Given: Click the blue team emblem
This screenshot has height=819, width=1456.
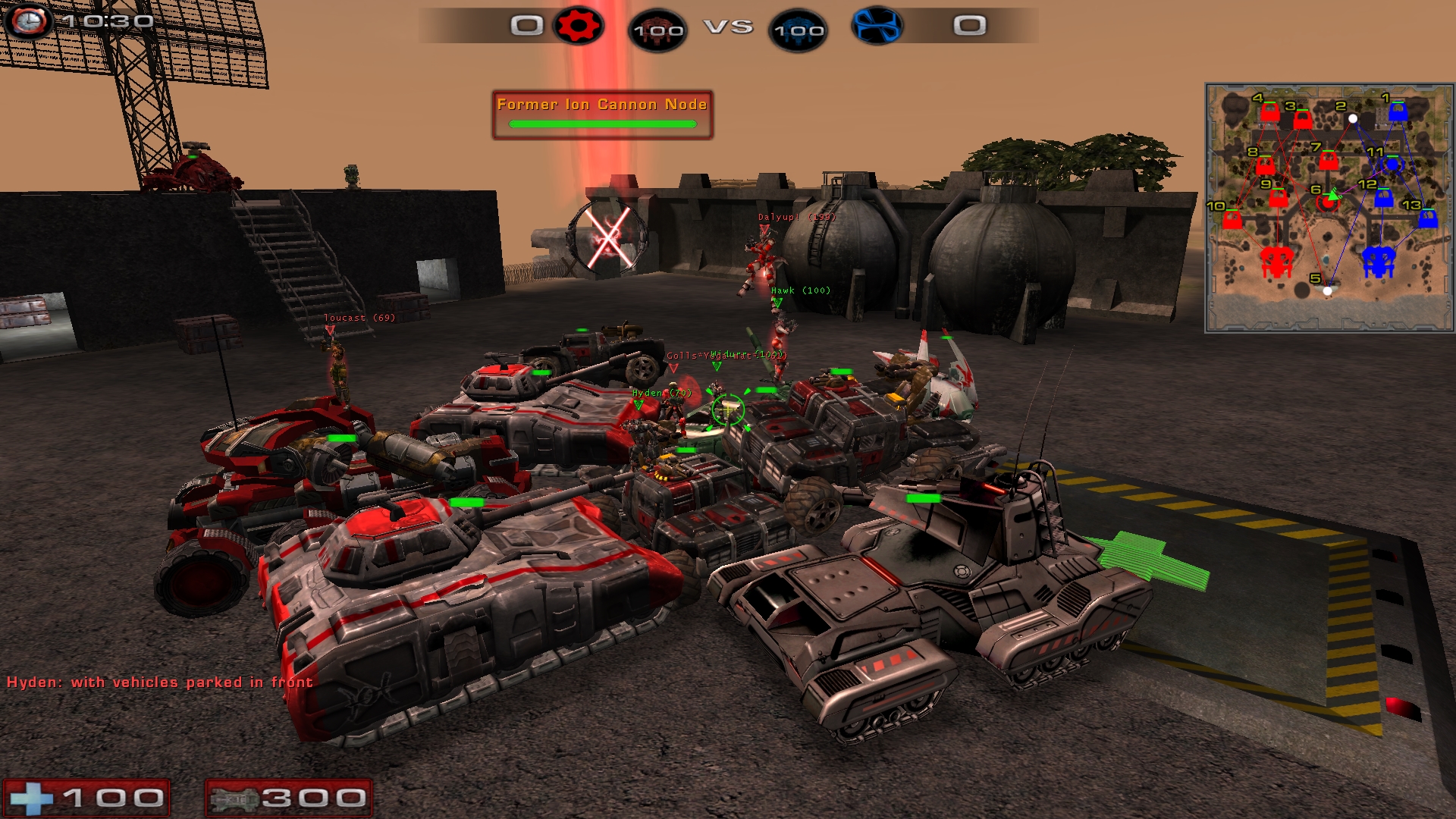Looking at the screenshot, I should tap(877, 26).
